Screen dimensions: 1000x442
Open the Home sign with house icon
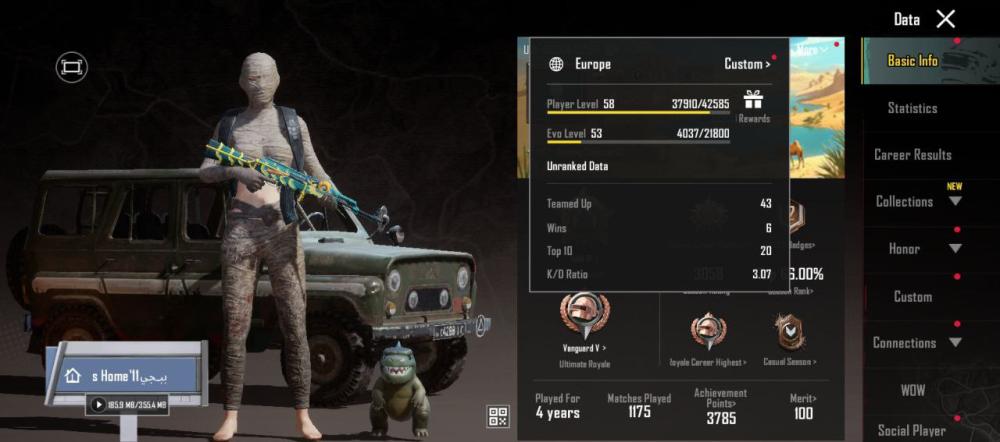(125, 376)
